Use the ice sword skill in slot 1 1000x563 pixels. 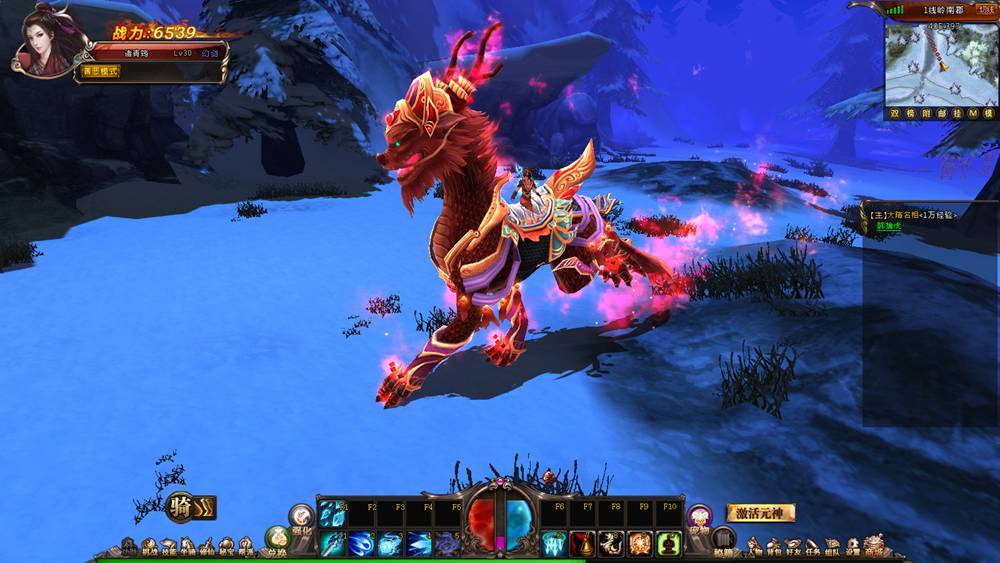(x=332, y=543)
